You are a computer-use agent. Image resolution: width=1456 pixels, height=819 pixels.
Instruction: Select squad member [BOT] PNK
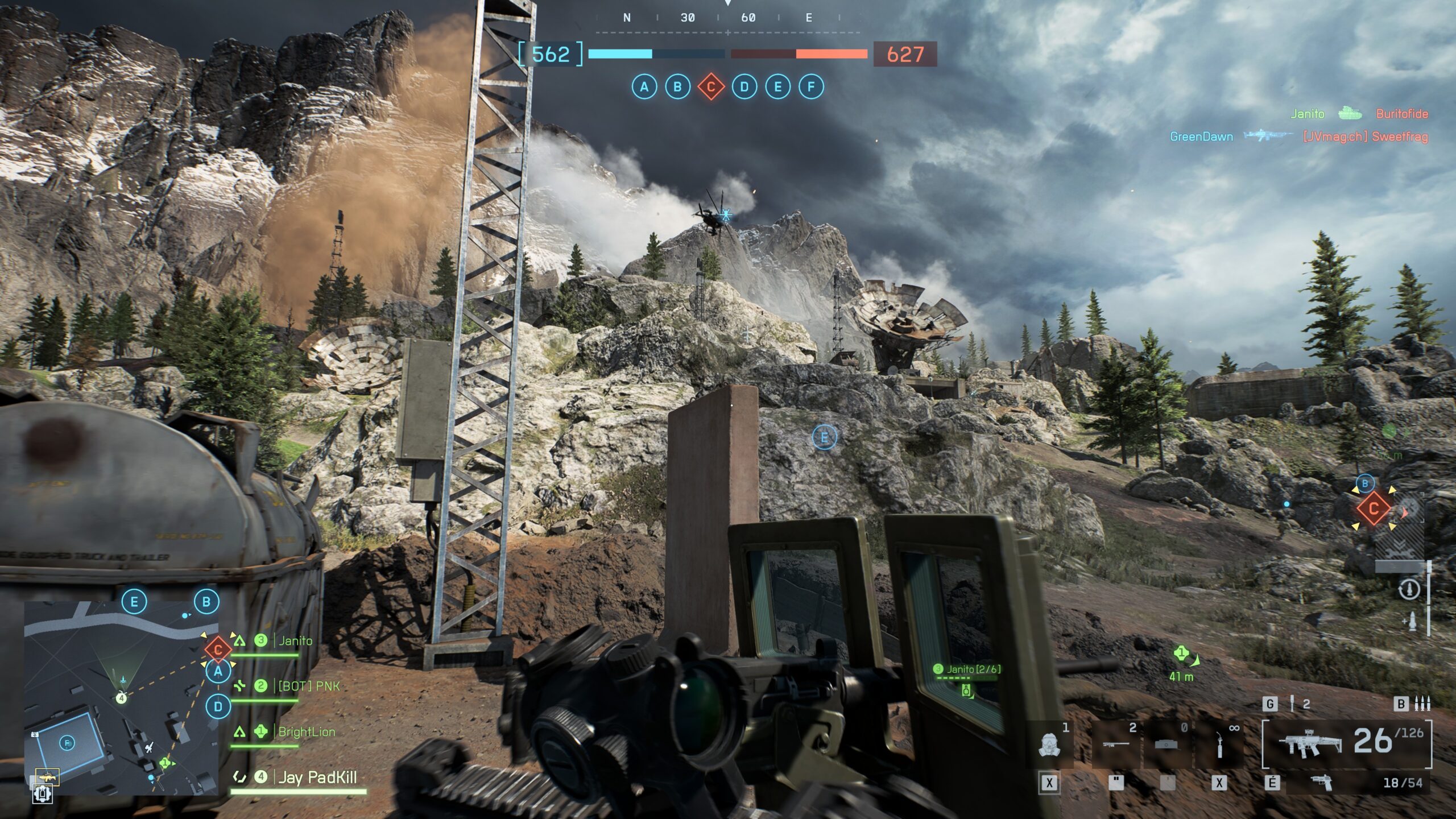click(x=308, y=686)
